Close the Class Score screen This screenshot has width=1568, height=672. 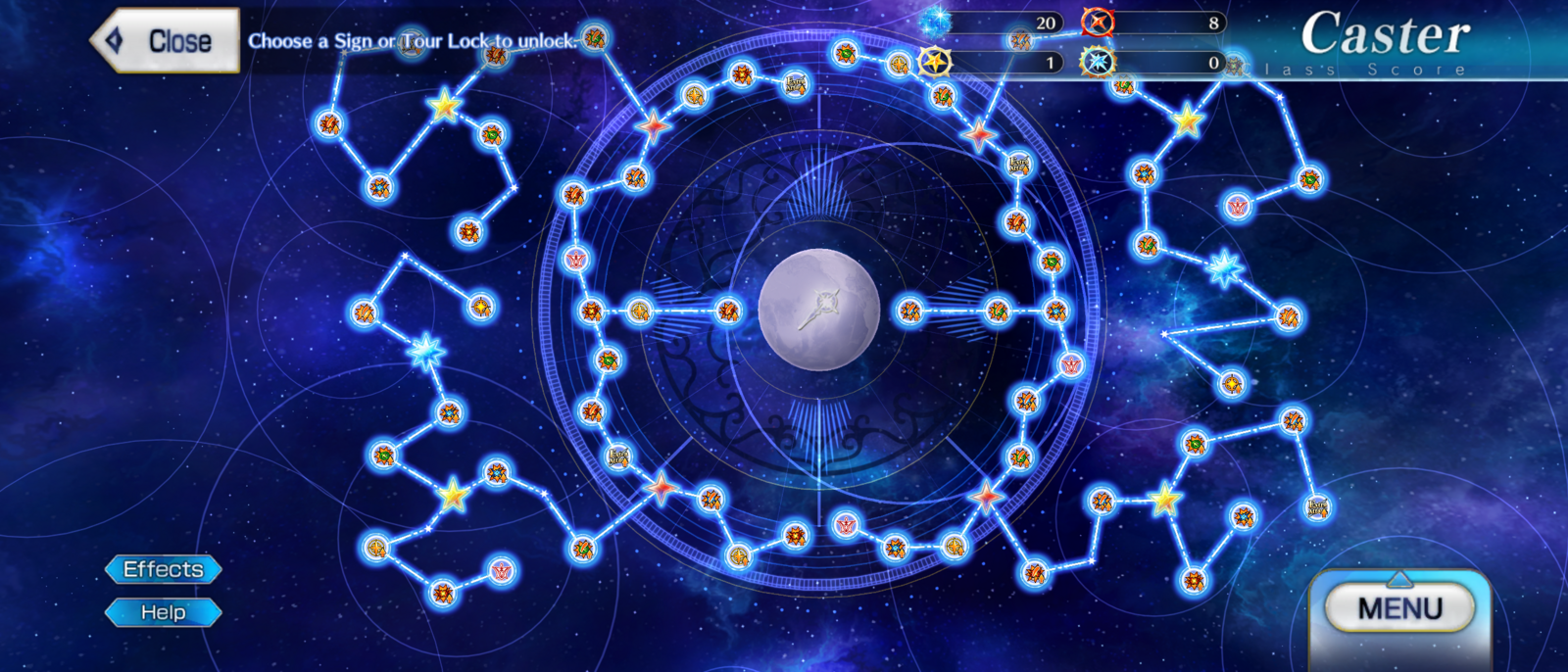[167, 41]
